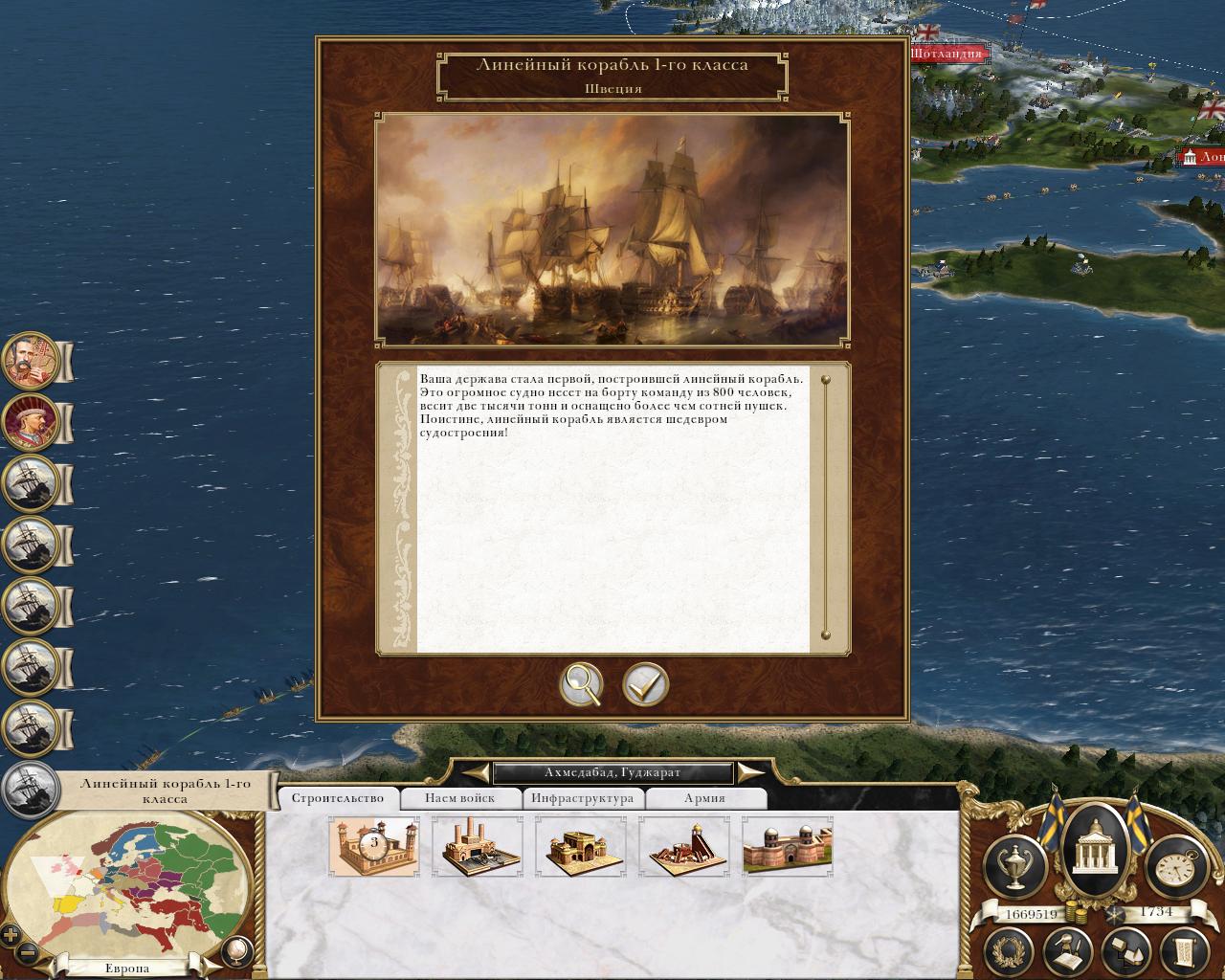Viewport: 1225px width, 980px height.
Task: Zoom out the minimap with the minus button
Action: pos(28,953)
